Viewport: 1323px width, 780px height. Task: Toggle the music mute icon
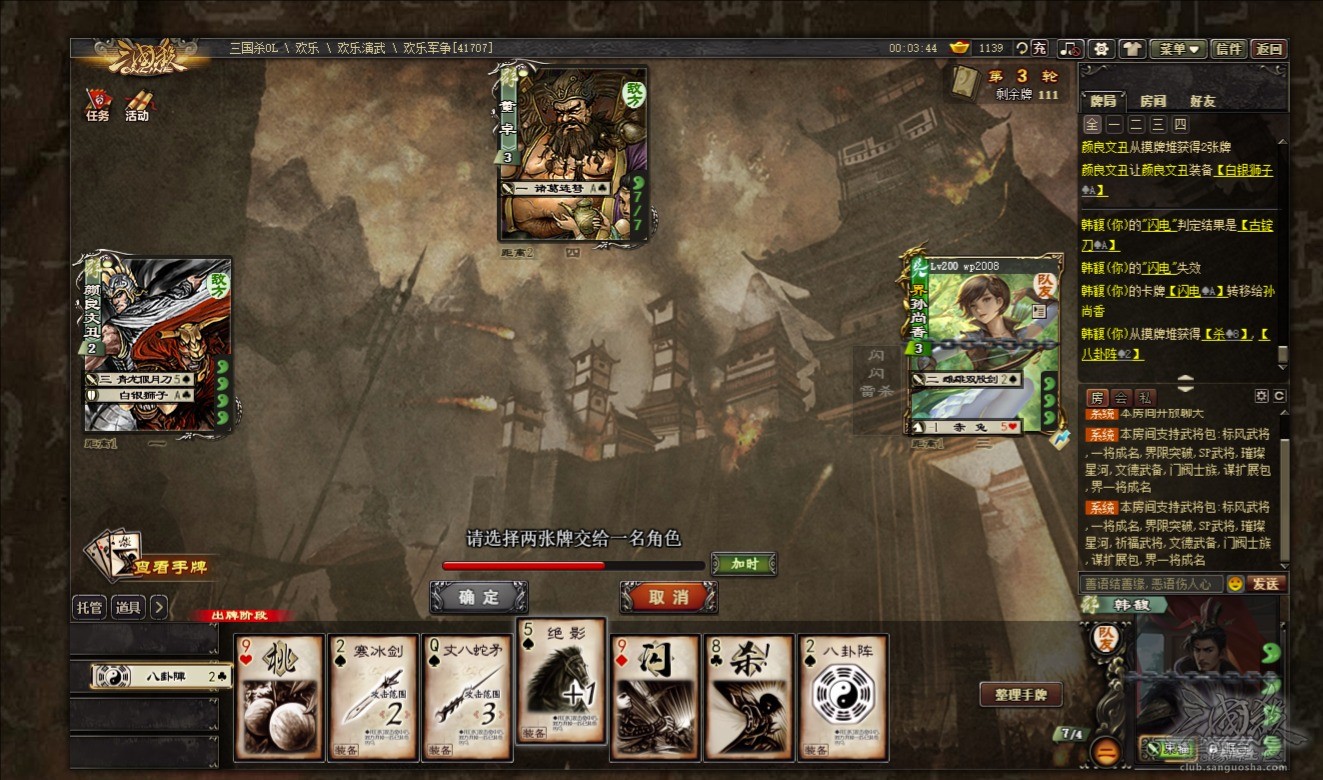pos(1071,48)
